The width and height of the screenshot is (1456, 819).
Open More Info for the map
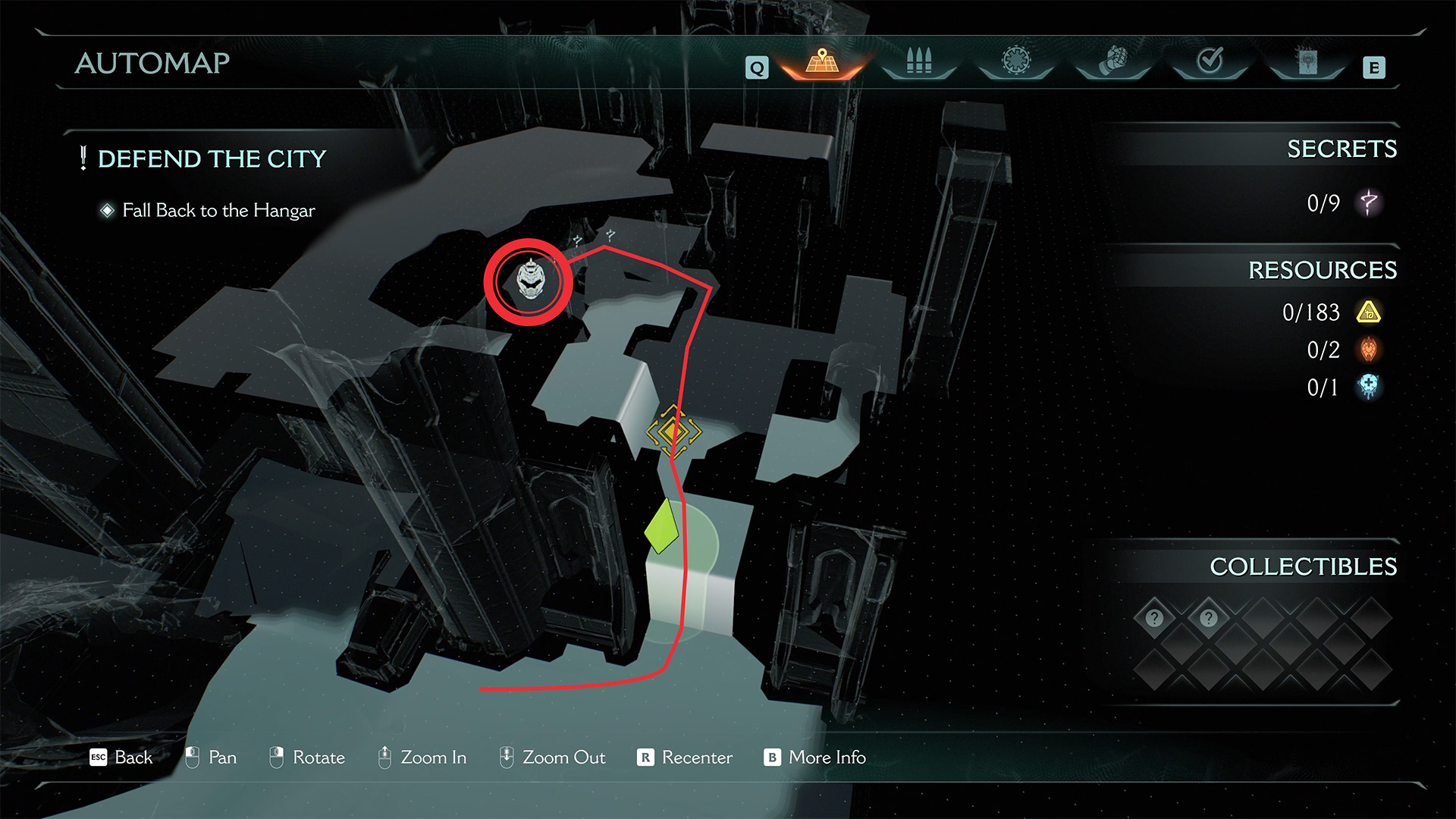click(815, 757)
